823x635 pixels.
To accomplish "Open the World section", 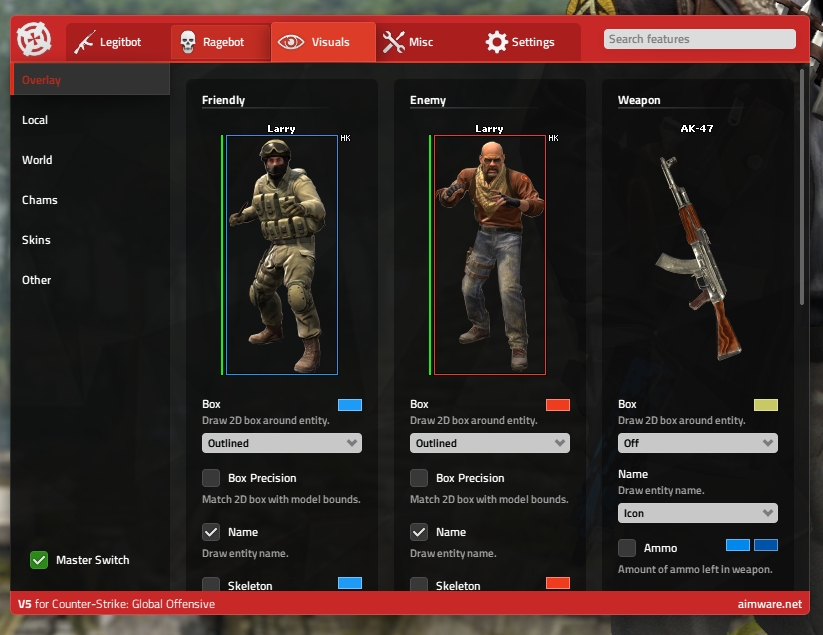I will tap(38, 160).
